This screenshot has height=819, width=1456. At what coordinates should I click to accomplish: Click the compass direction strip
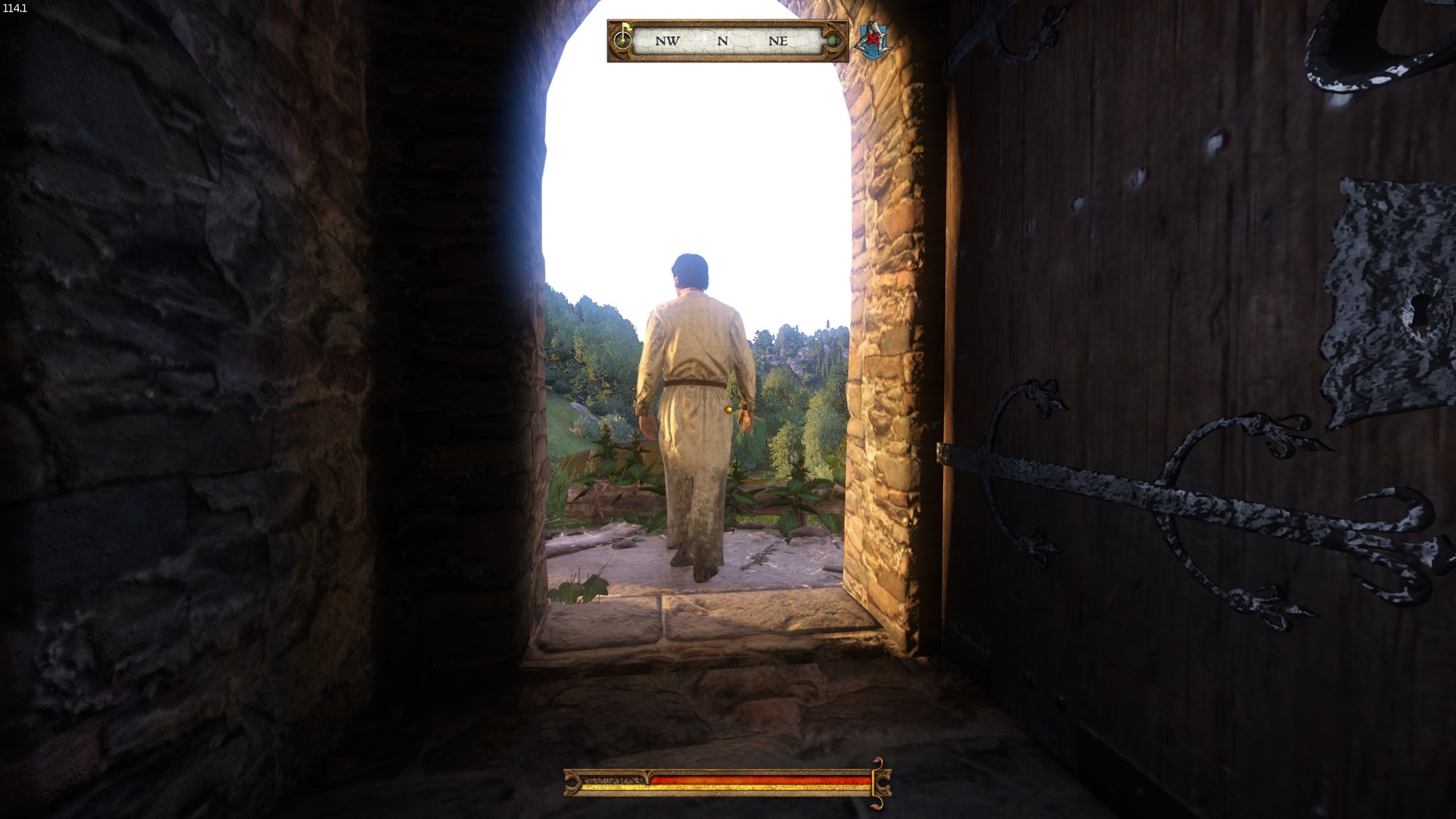(x=724, y=41)
